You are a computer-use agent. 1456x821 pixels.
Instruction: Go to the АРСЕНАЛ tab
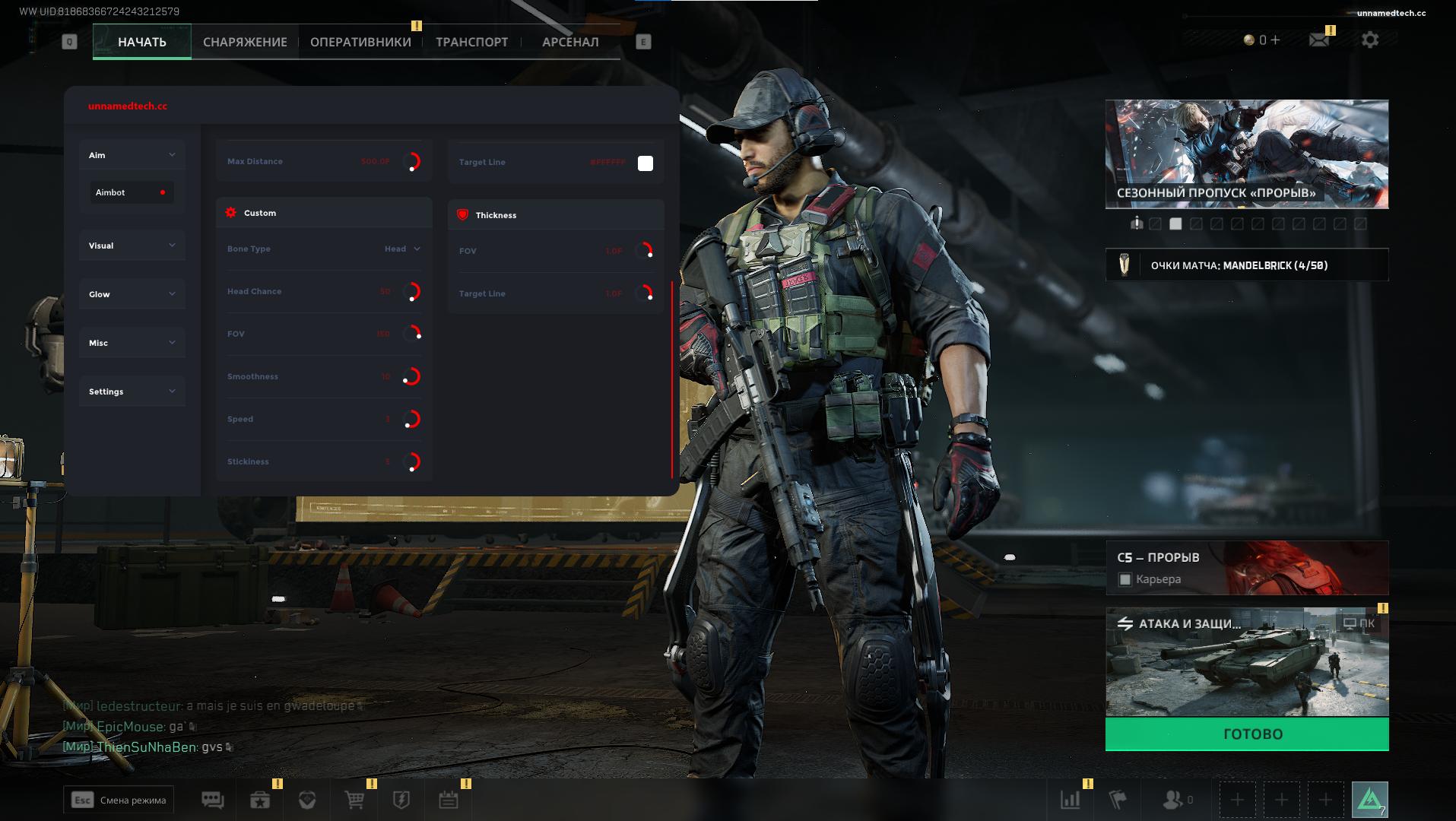(570, 42)
